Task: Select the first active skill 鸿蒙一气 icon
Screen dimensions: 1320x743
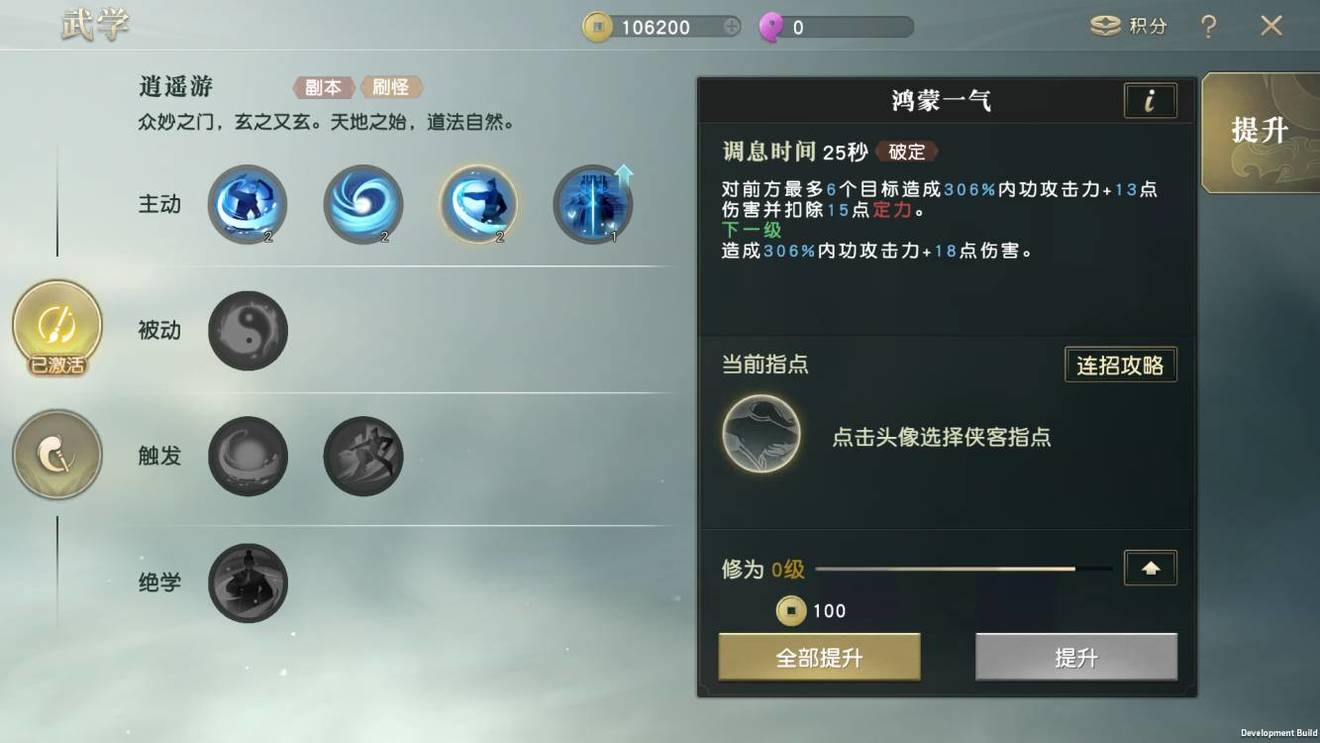Action: point(247,203)
